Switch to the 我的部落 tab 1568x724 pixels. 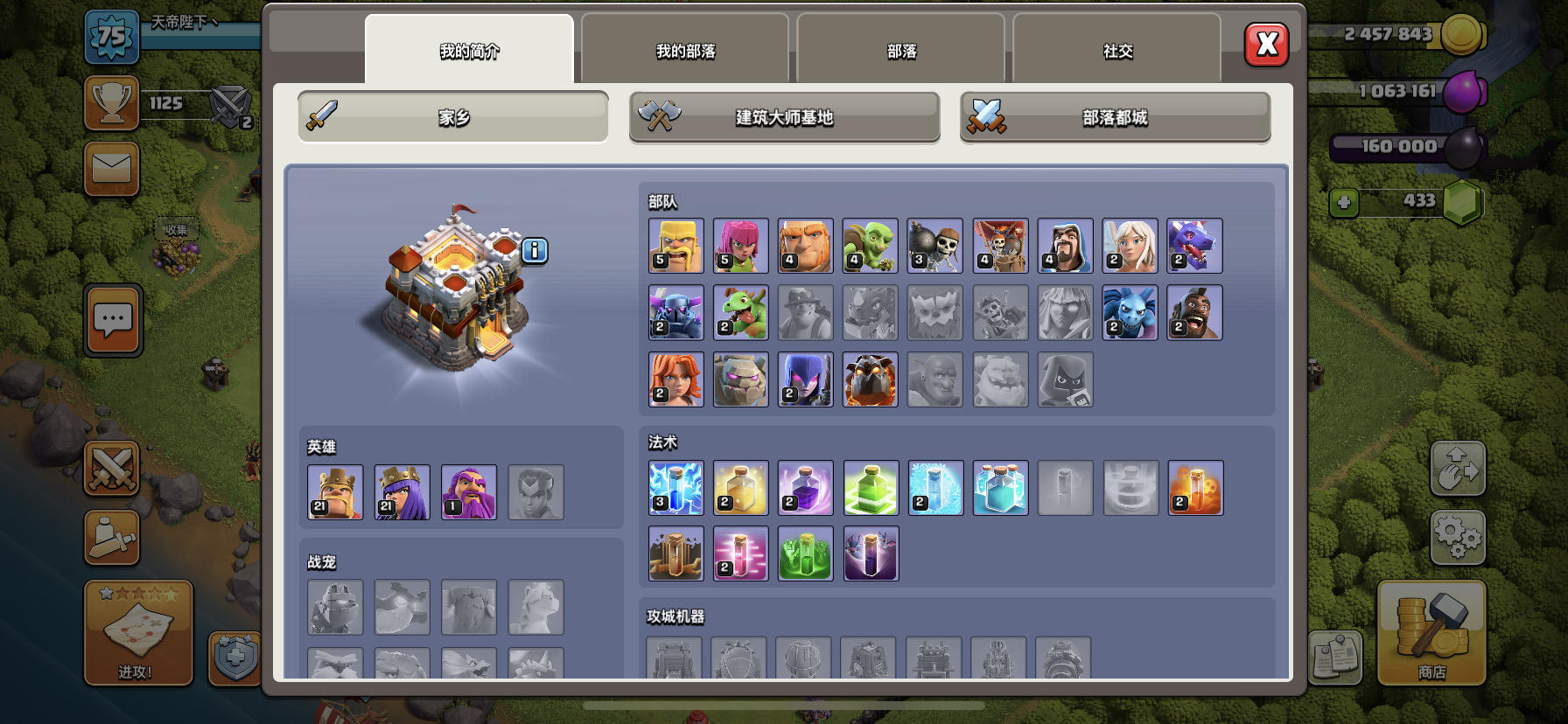[x=685, y=51]
